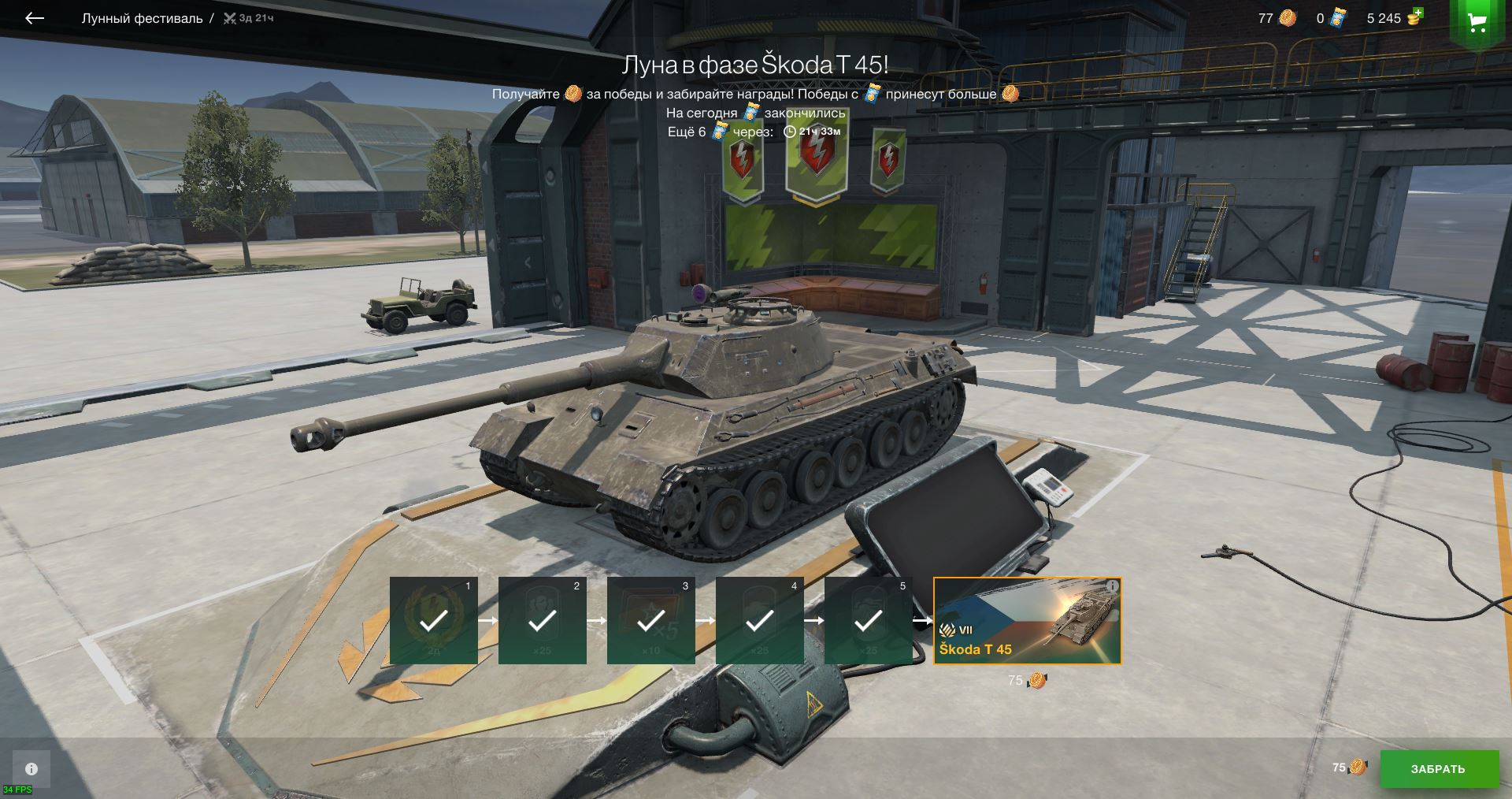The width and height of the screenshot is (1512, 799).
Task: Go back using the arrow button
Action: [34, 18]
